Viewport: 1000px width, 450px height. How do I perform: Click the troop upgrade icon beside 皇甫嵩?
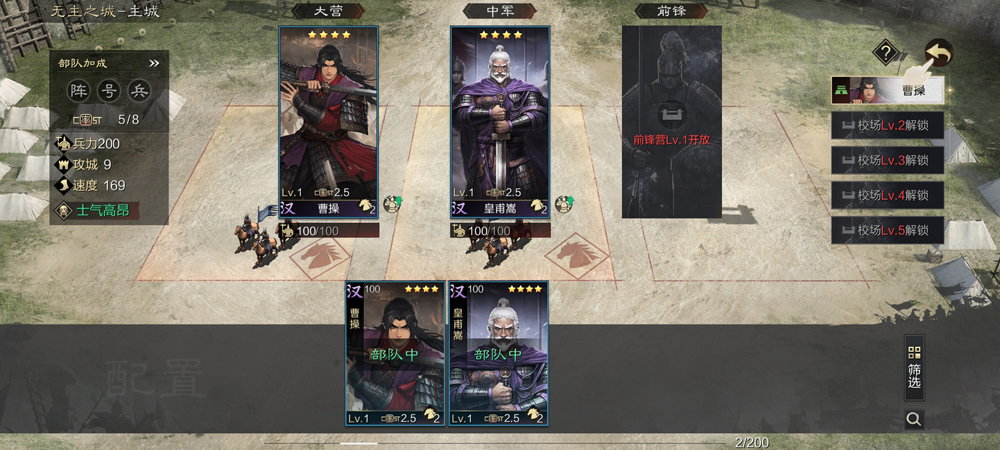[564, 204]
